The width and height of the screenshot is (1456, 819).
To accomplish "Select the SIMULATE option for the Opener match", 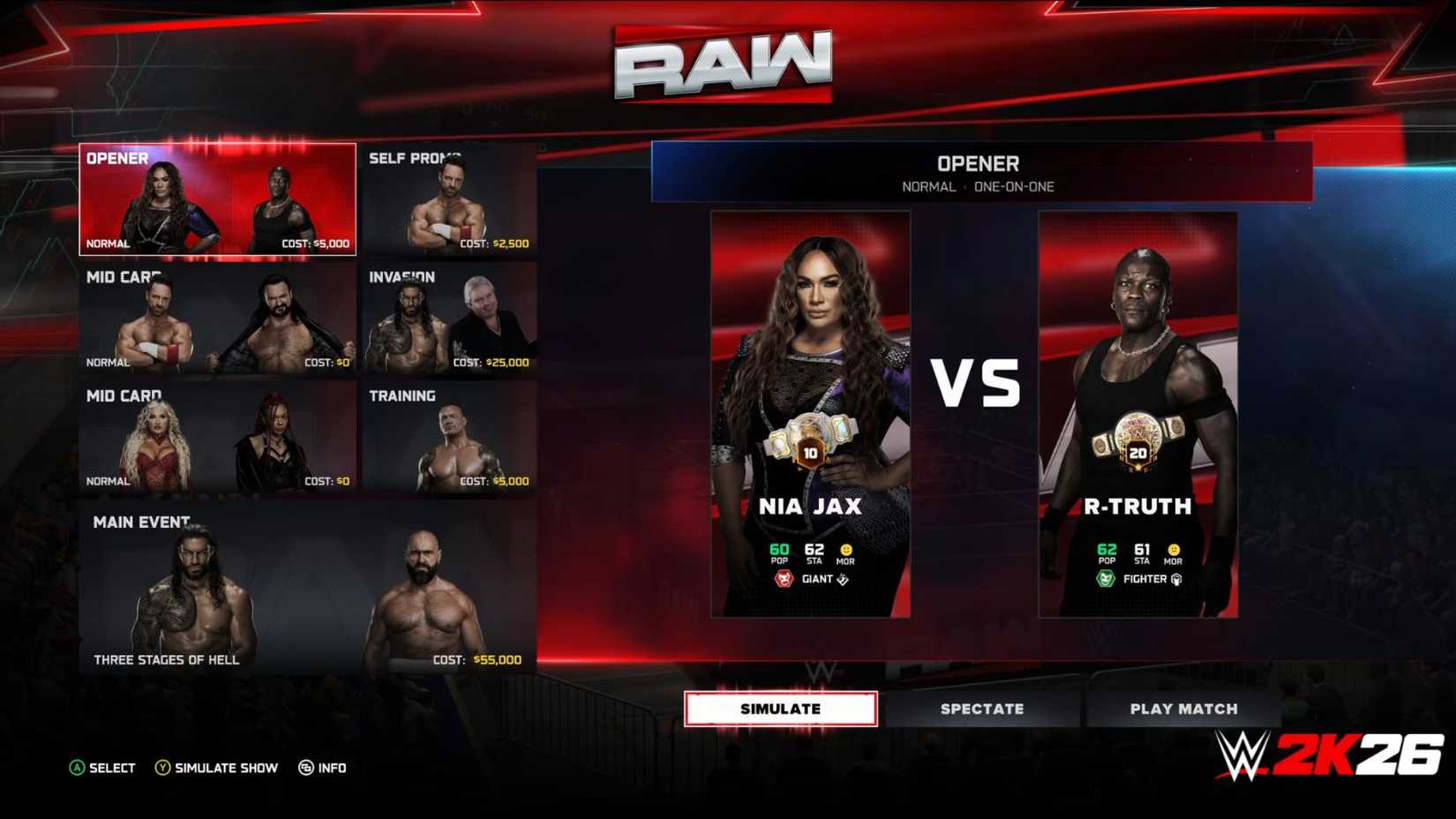I will click(780, 708).
